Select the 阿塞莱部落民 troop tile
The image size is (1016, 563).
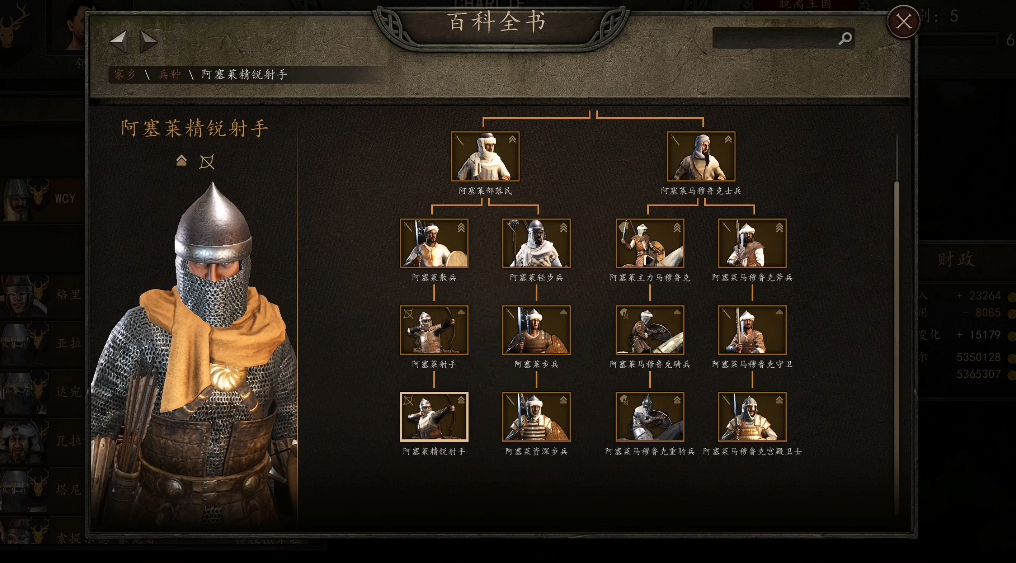[x=485, y=157]
